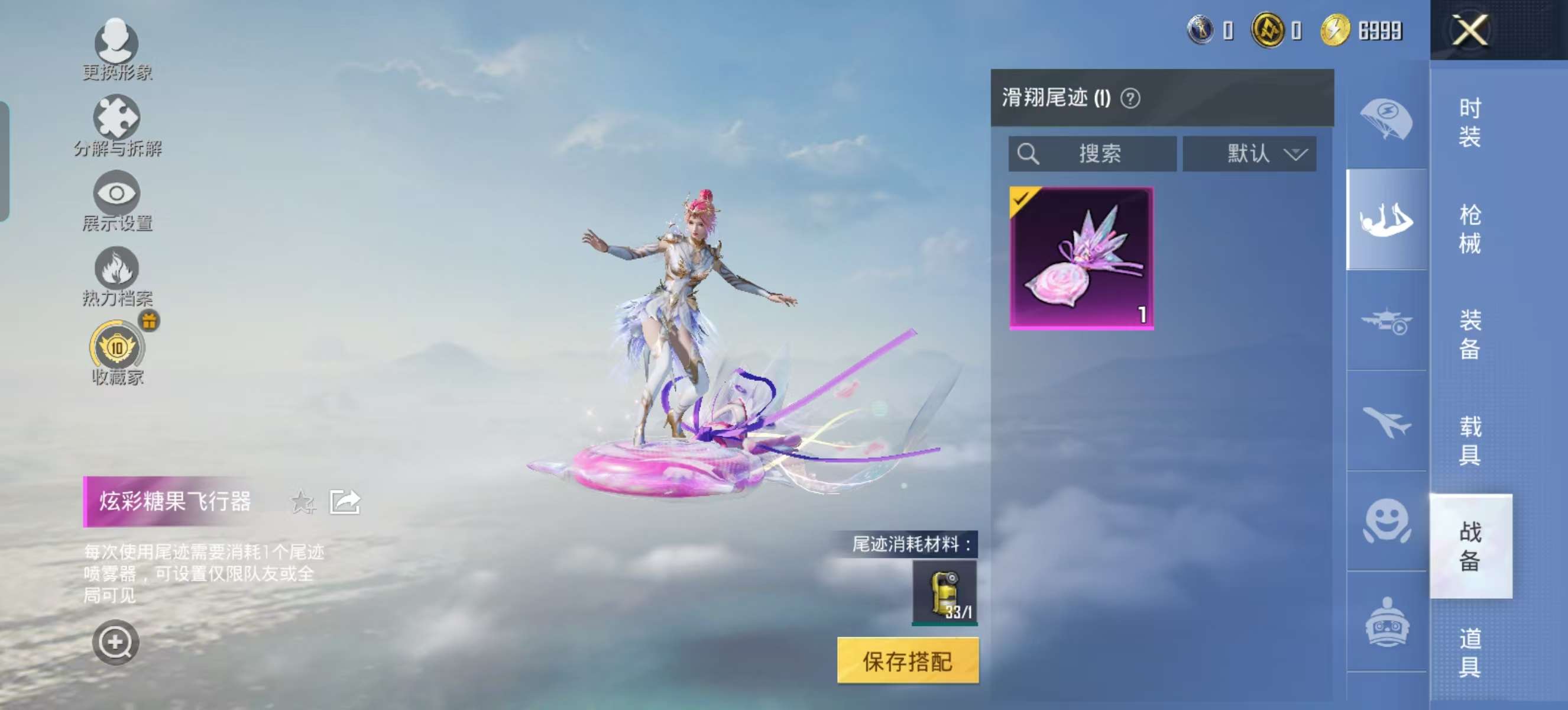Screen dimensions: 1568x710
Task: Choose the parachute subcategory icon
Action: (x=1386, y=118)
